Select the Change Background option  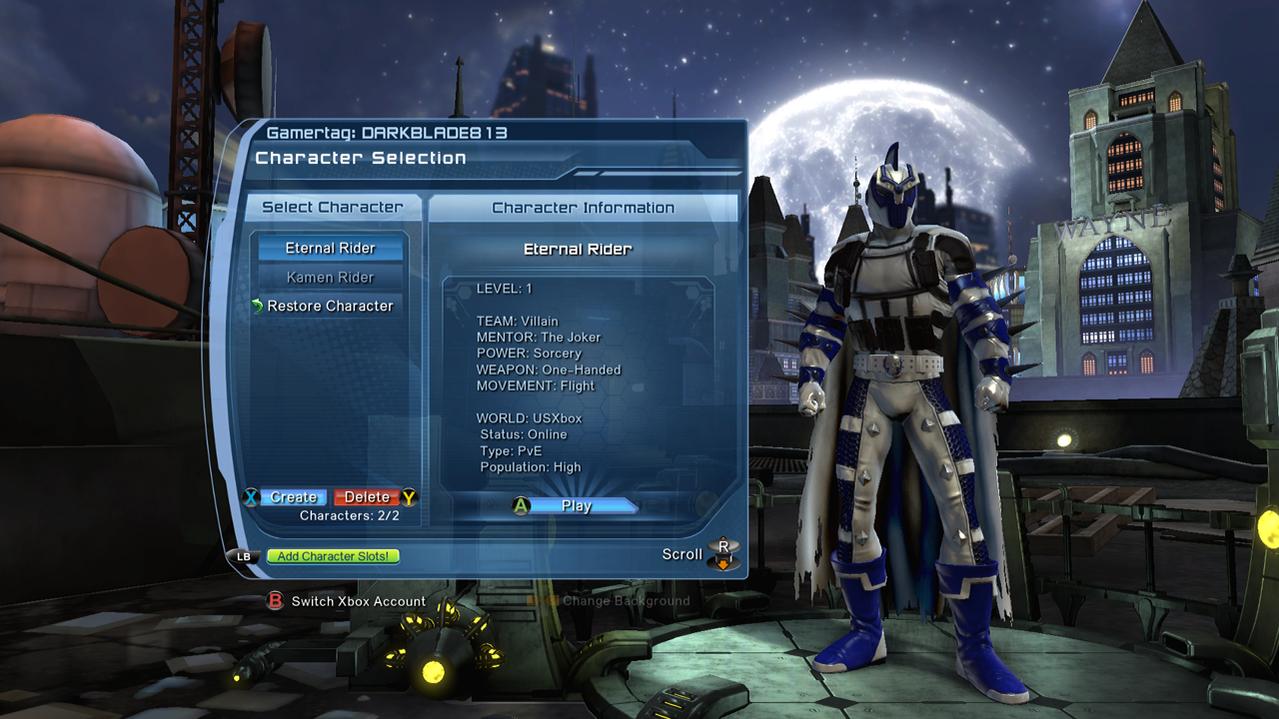point(625,601)
